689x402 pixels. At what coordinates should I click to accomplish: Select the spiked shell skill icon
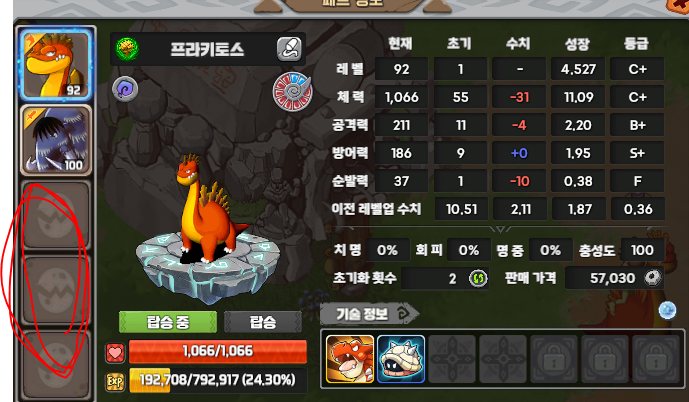coord(402,357)
